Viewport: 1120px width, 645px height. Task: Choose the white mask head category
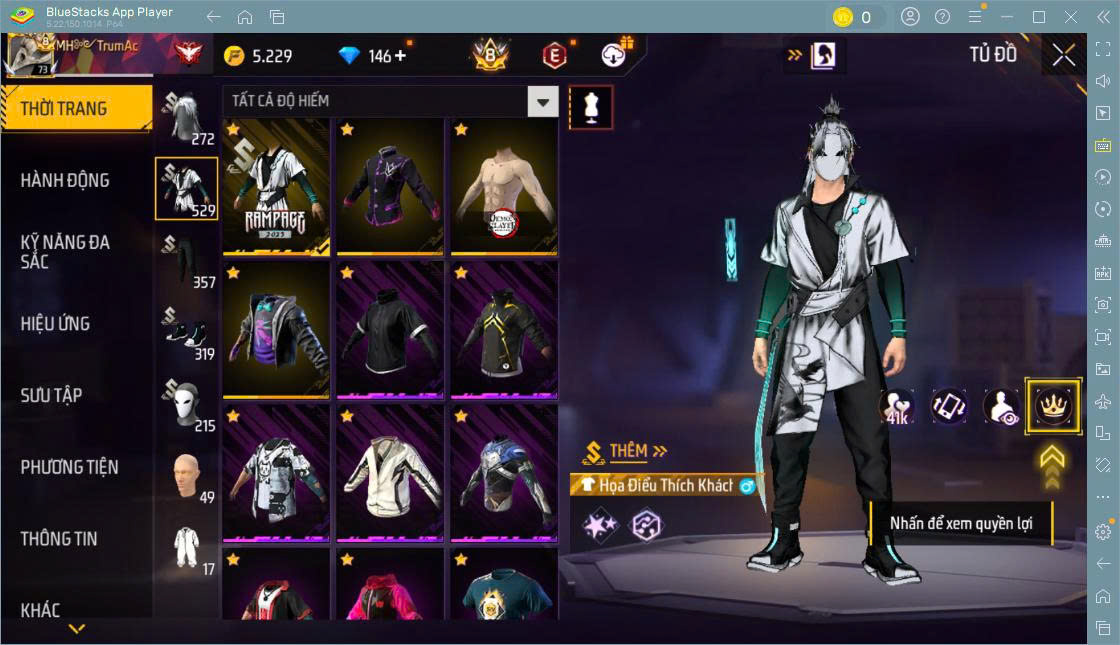click(x=186, y=405)
